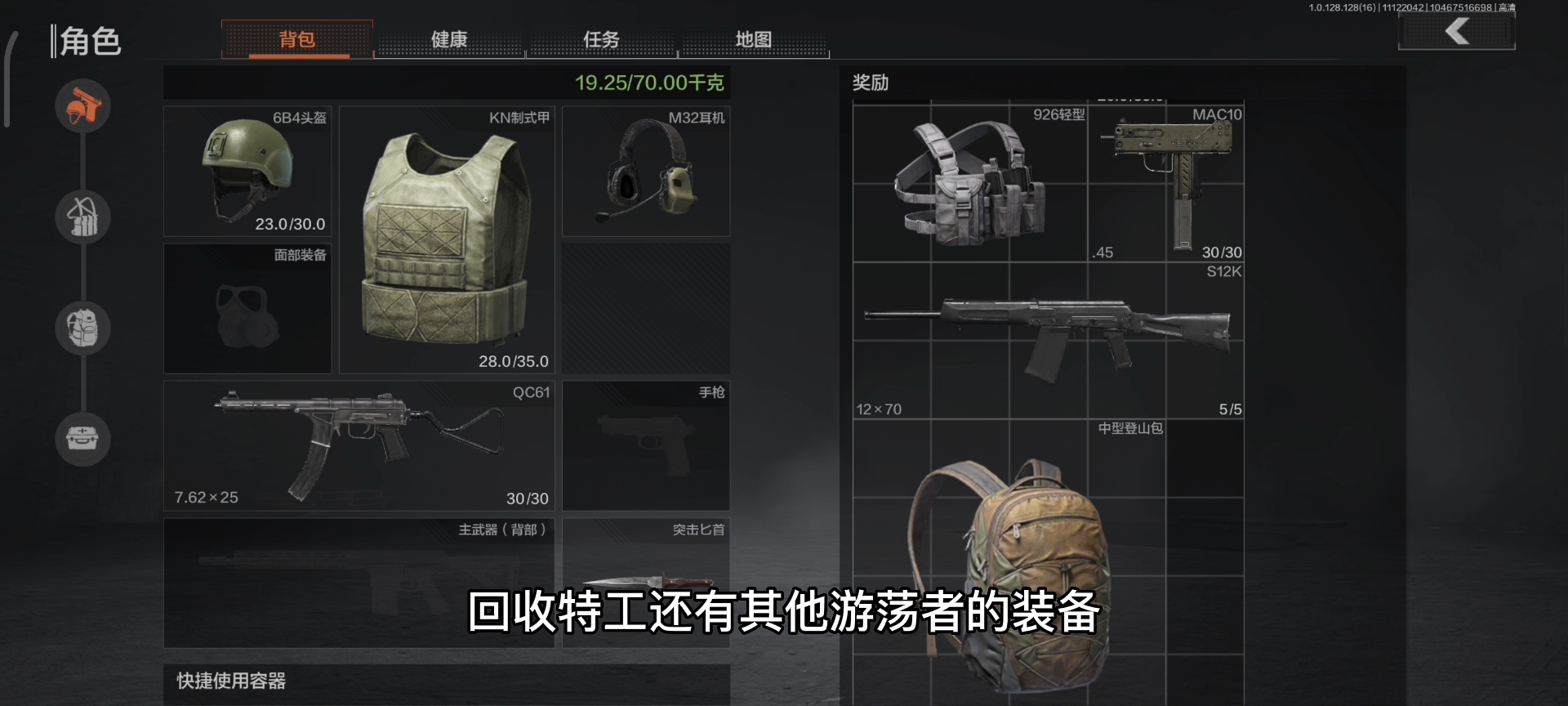This screenshot has width=1568, height=706.
Task: Select the empty 面部装备 face gear slot
Action: point(247,308)
